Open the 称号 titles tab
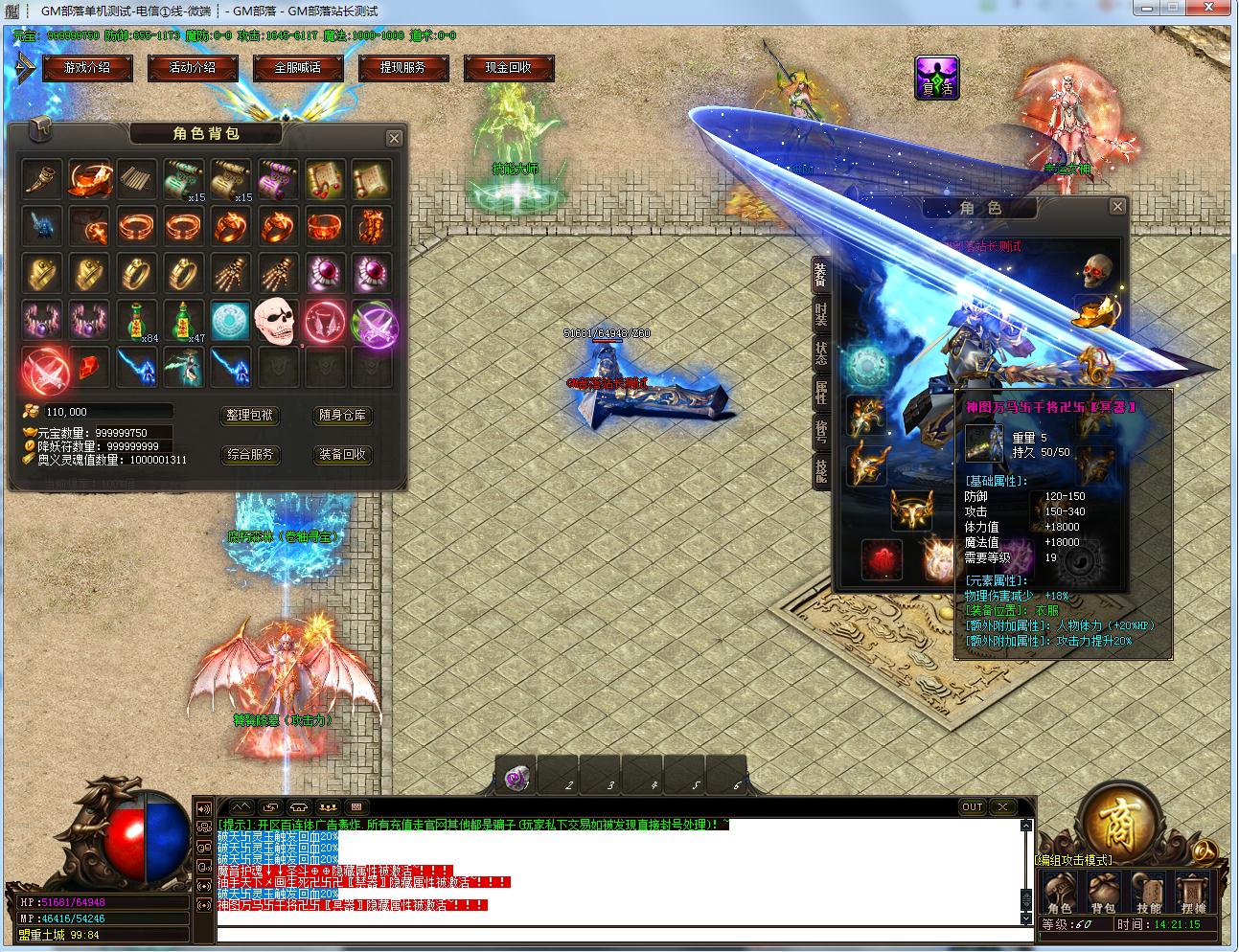Image resolution: width=1239 pixels, height=952 pixels. coord(821,430)
